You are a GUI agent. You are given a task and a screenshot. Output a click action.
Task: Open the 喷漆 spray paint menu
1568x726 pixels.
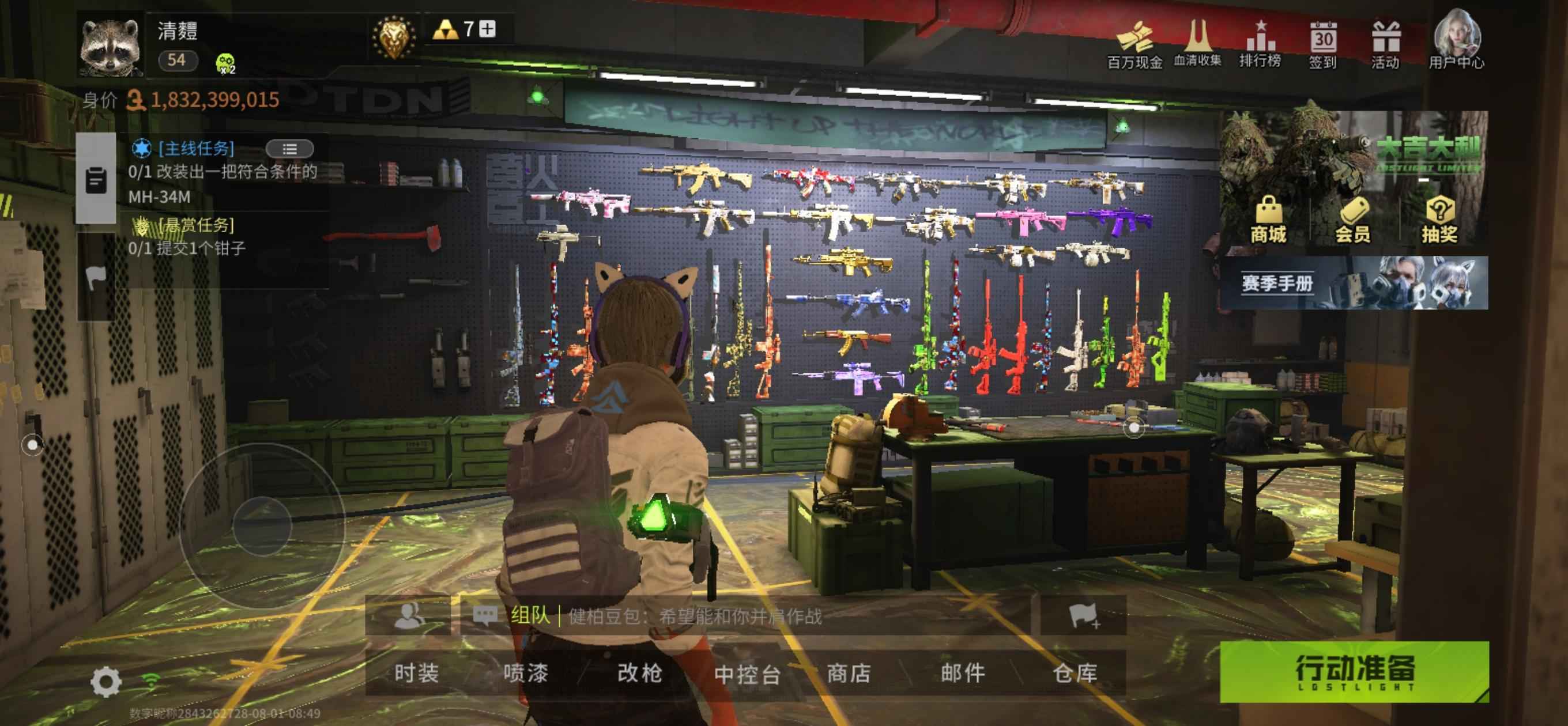coord(525,673)
